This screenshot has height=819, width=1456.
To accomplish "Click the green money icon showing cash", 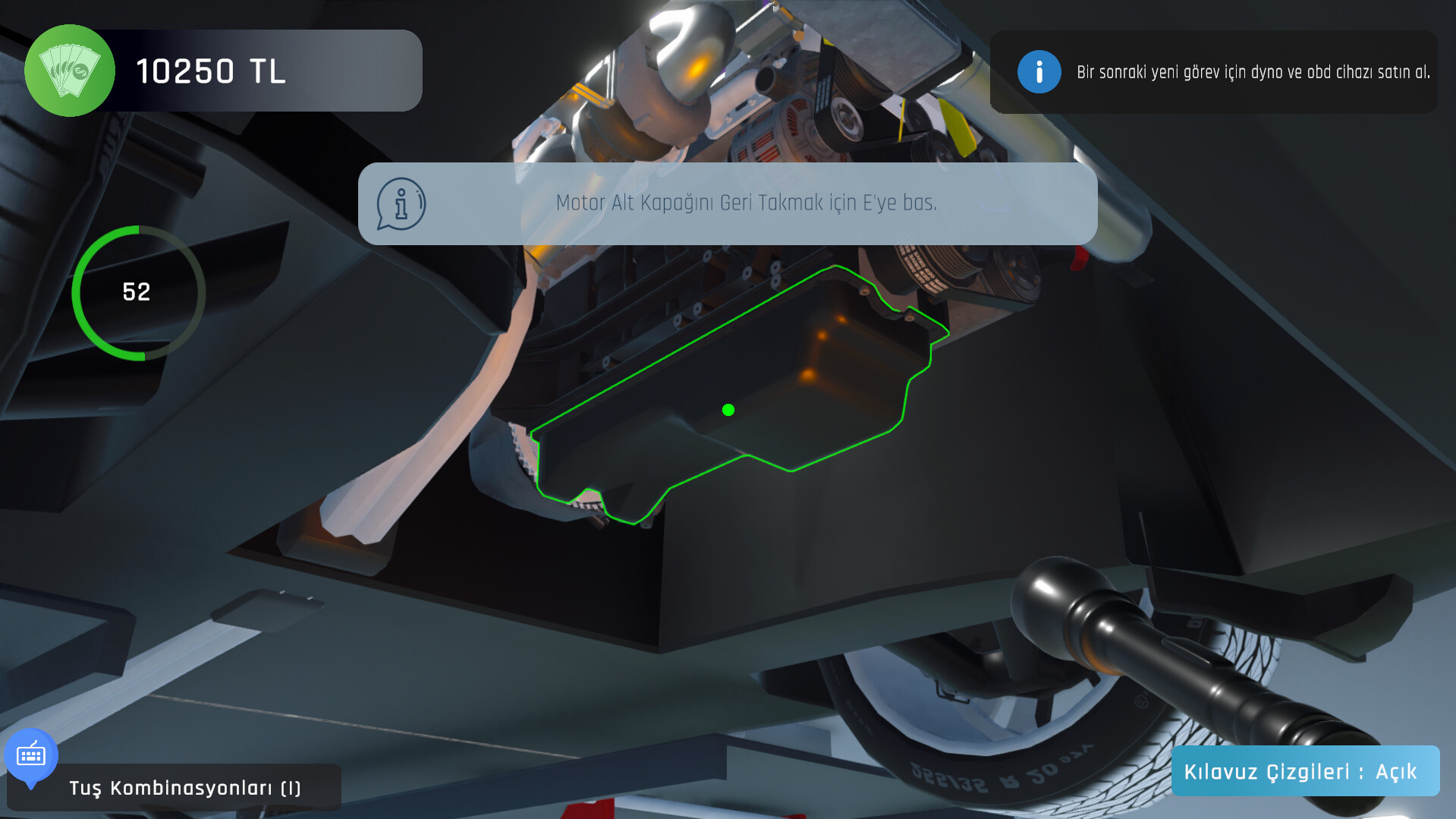I will pos(70,70).
